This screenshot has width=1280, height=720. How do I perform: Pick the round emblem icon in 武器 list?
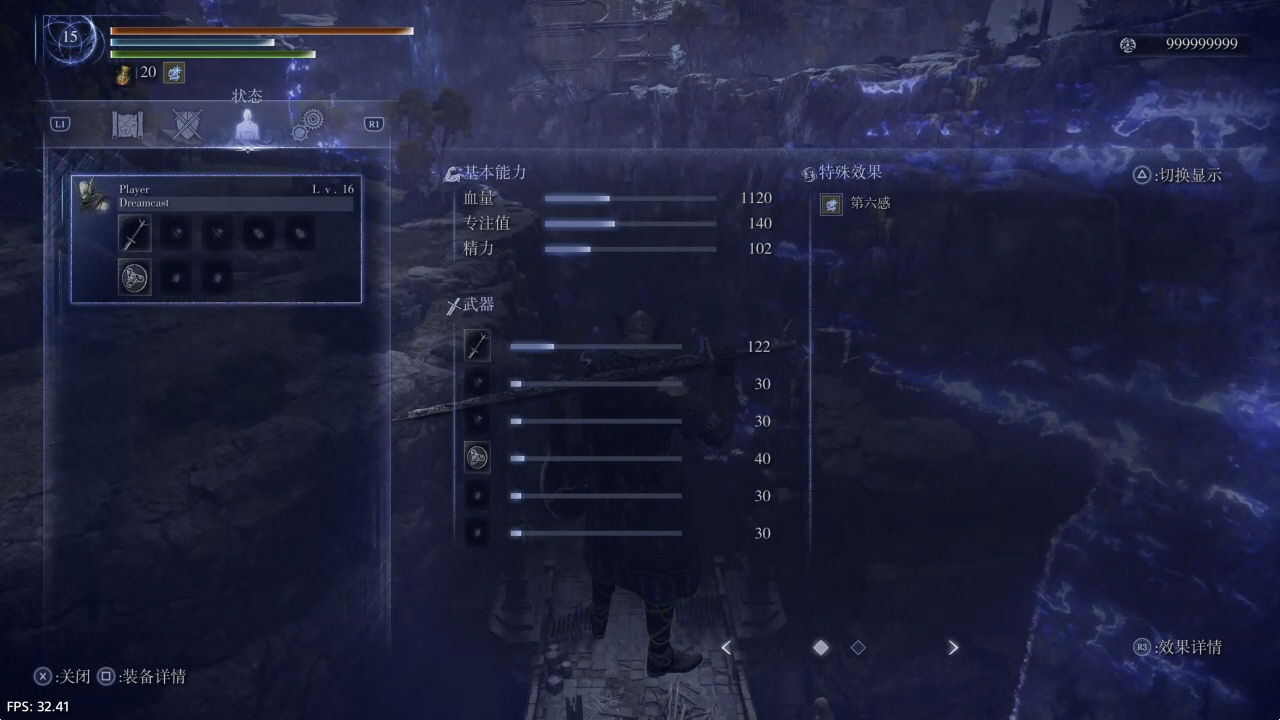pos(477,458)
